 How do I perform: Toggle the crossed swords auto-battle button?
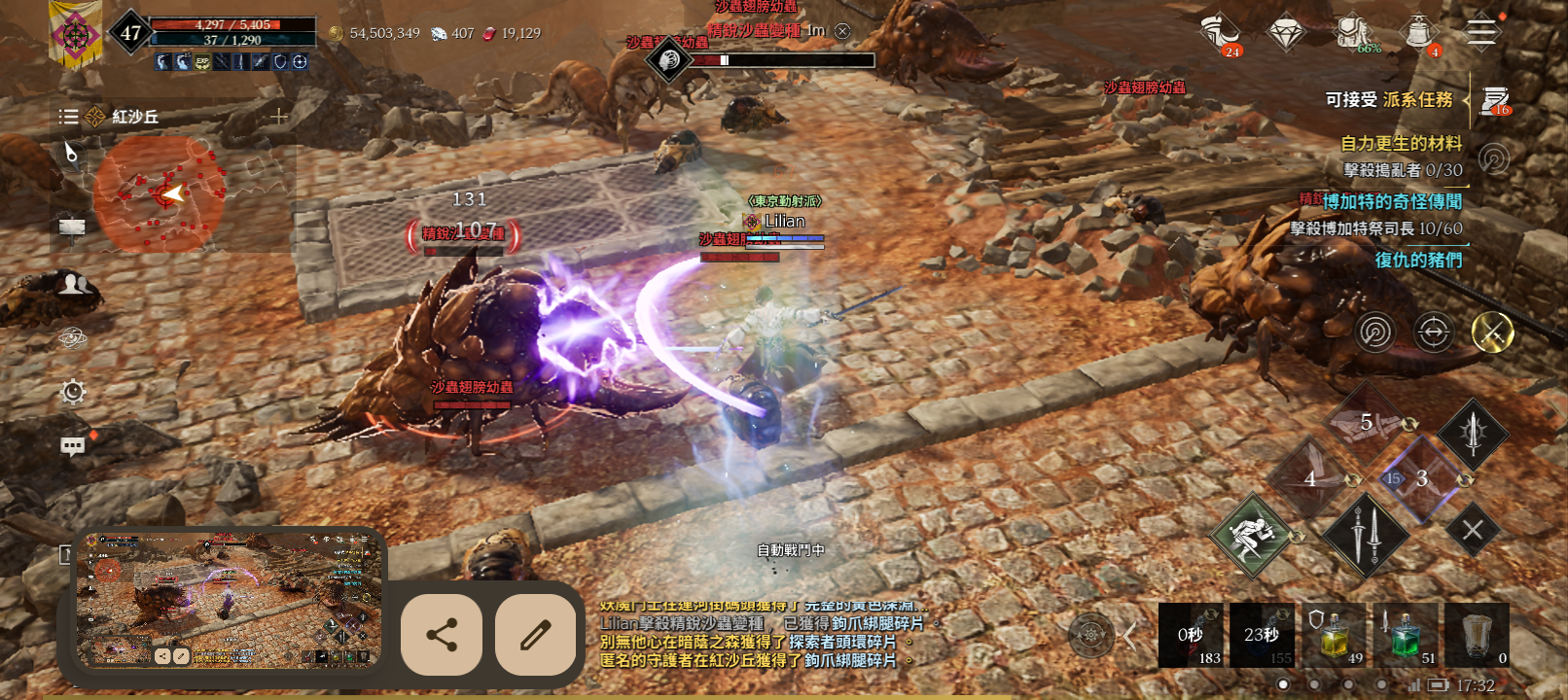tap(1492, 332)
